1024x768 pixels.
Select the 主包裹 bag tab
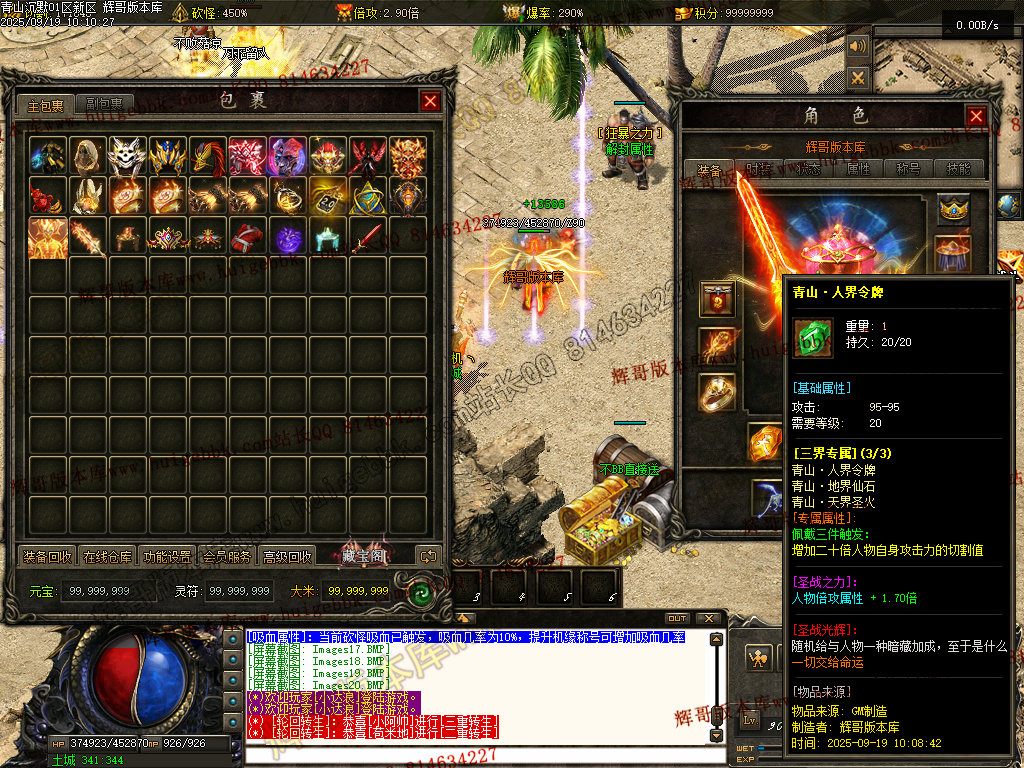(x=45, y=105)
